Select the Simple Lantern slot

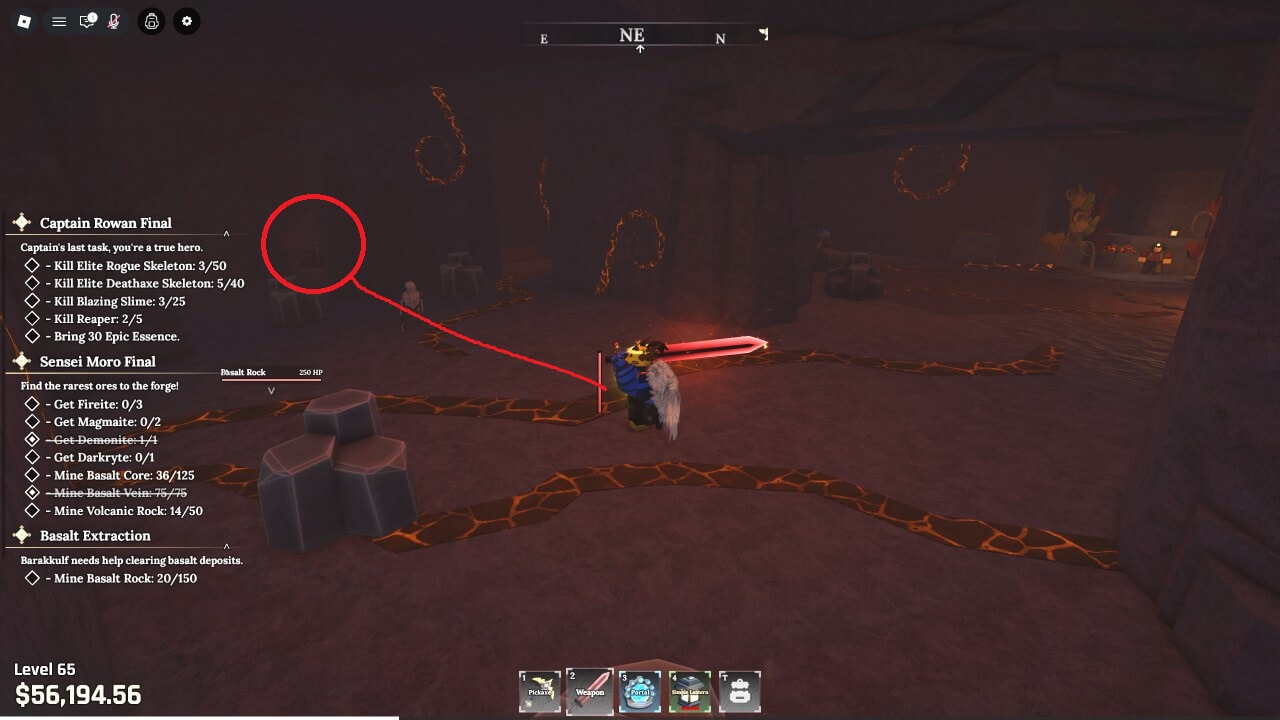(690, 691)
